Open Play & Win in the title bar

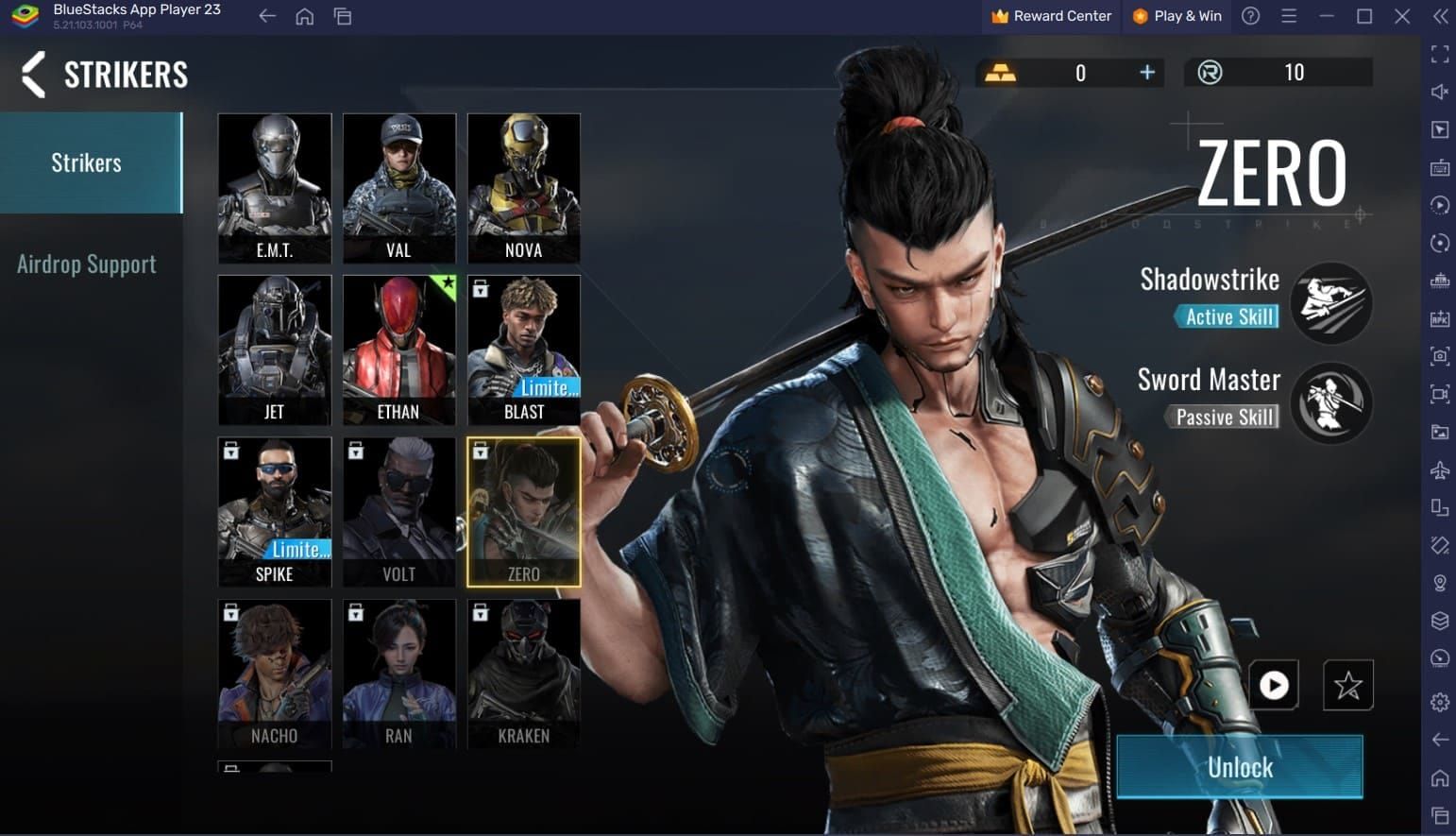pyautogui.click(x=1177, y=15)
